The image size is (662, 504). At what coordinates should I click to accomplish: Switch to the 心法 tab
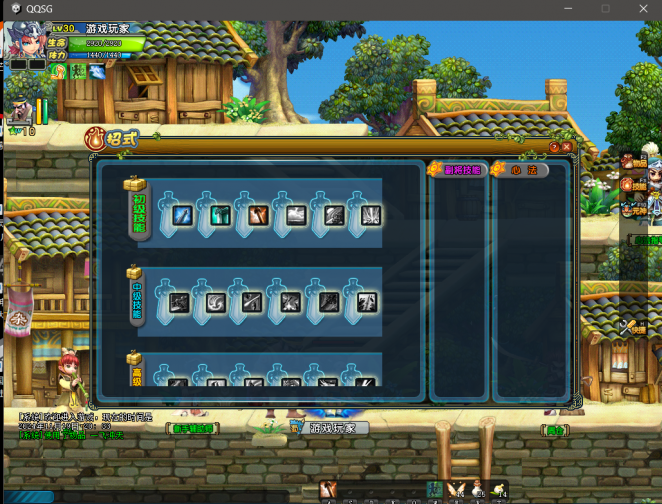(520, 169)
